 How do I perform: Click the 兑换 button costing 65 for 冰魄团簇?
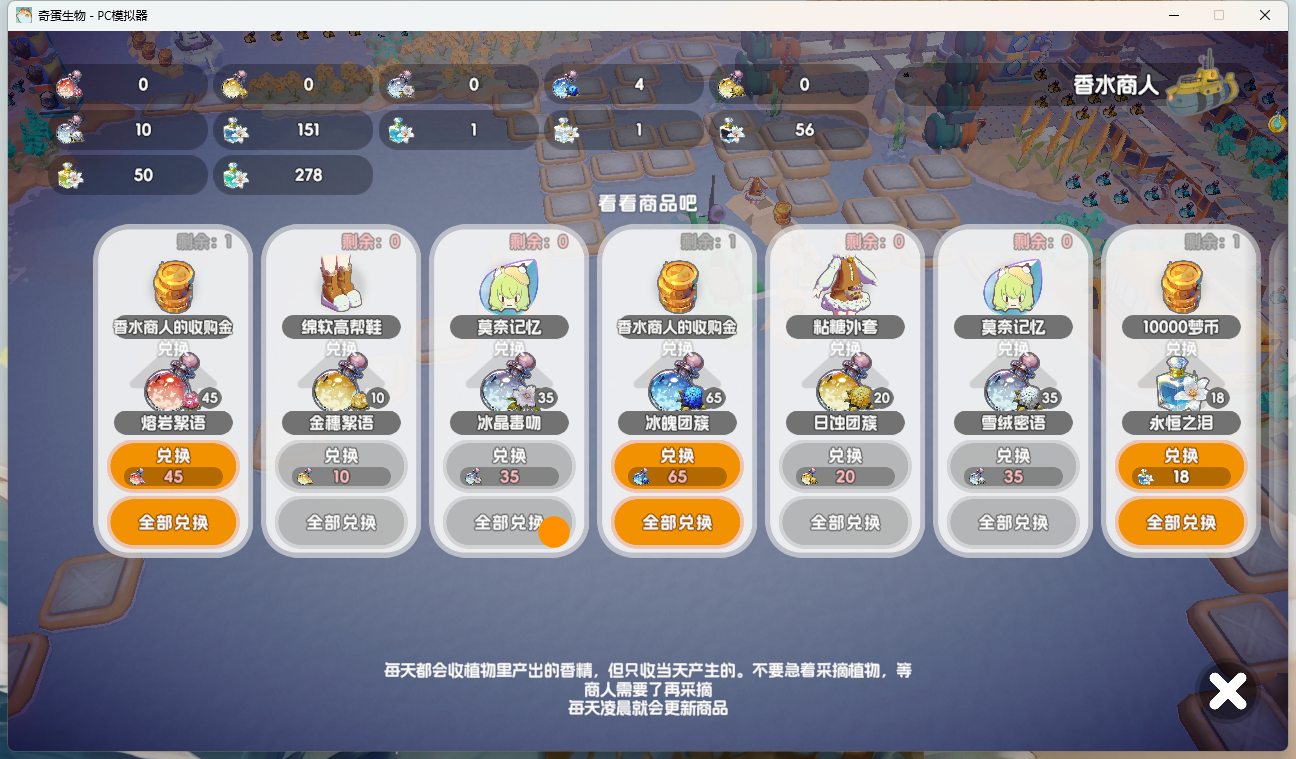pyautogui.click(x=677, y=466)
